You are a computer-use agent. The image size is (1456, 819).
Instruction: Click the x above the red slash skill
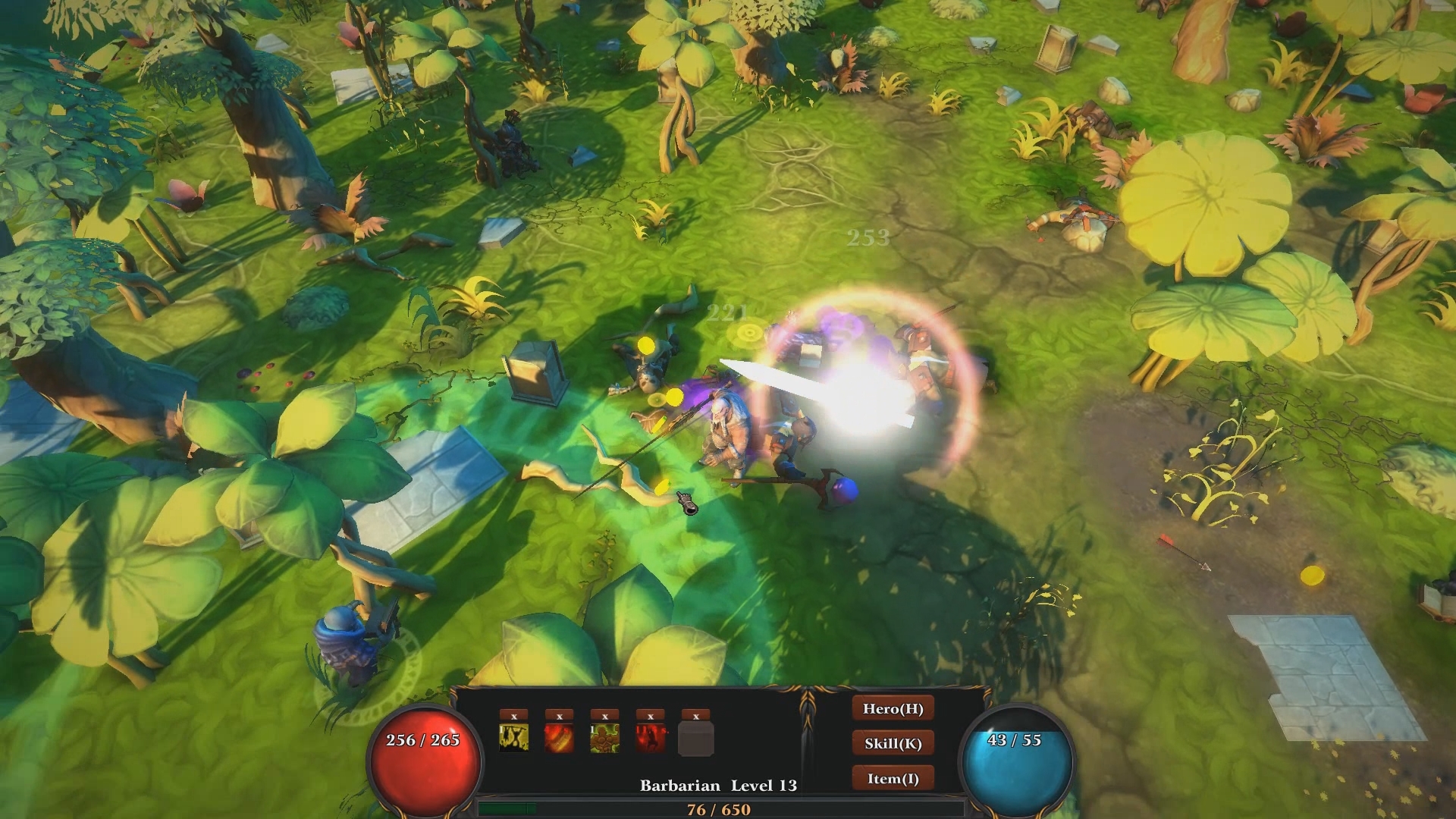pyautogui.click(x=559, y=714)
